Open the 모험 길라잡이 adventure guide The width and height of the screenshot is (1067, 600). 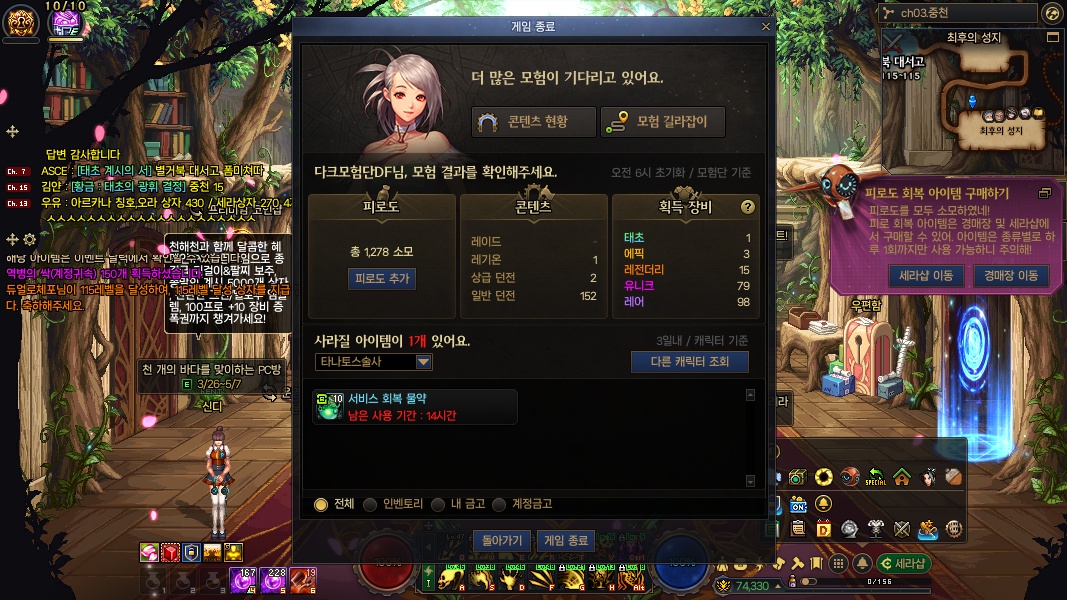[x=662, y=122]
